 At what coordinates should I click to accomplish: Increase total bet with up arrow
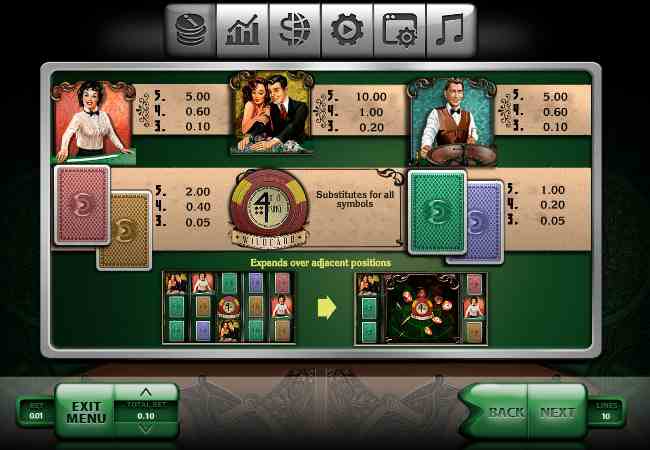point(146,392)
